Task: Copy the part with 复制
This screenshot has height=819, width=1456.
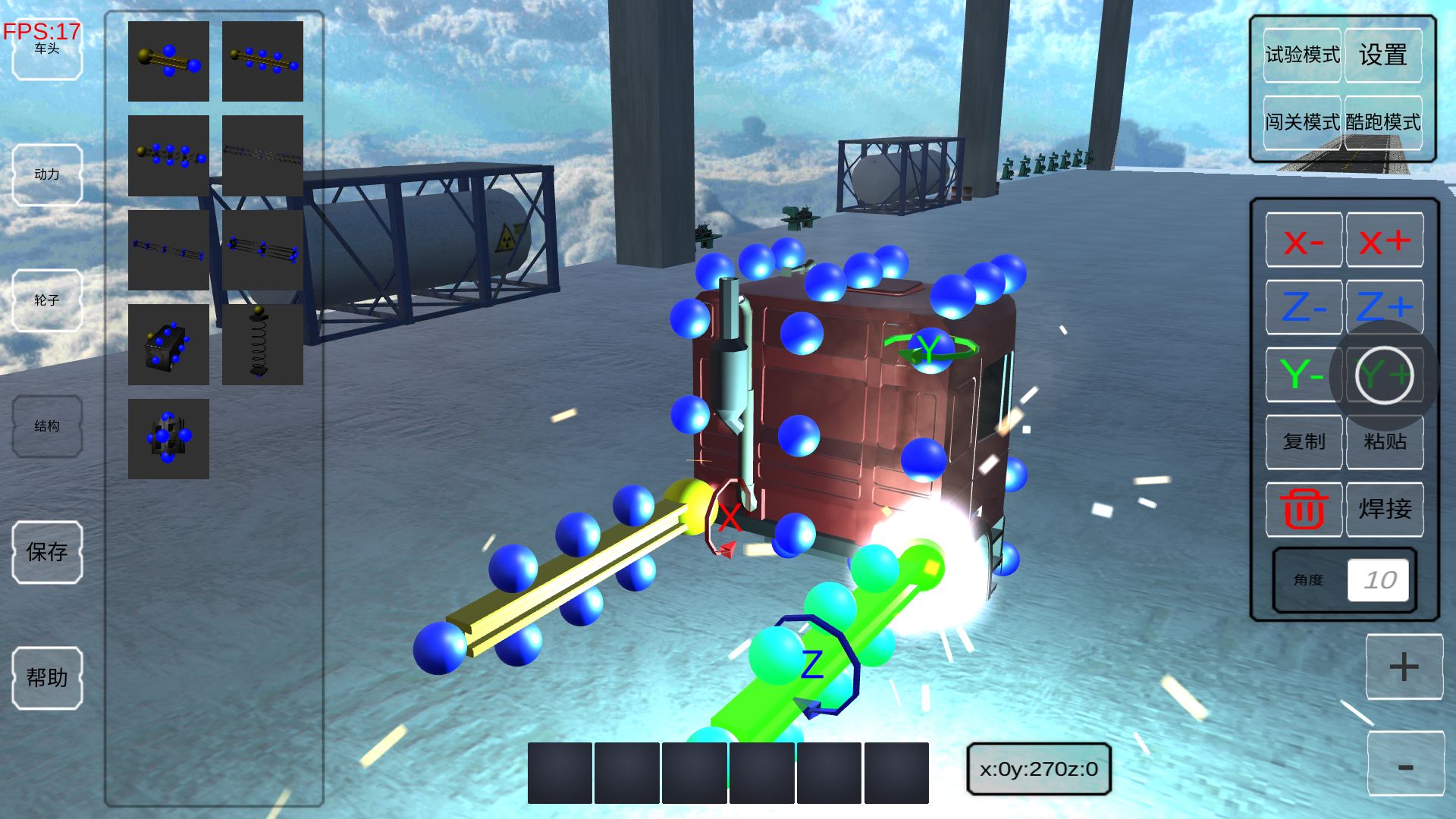Action: coord(1304,441)
